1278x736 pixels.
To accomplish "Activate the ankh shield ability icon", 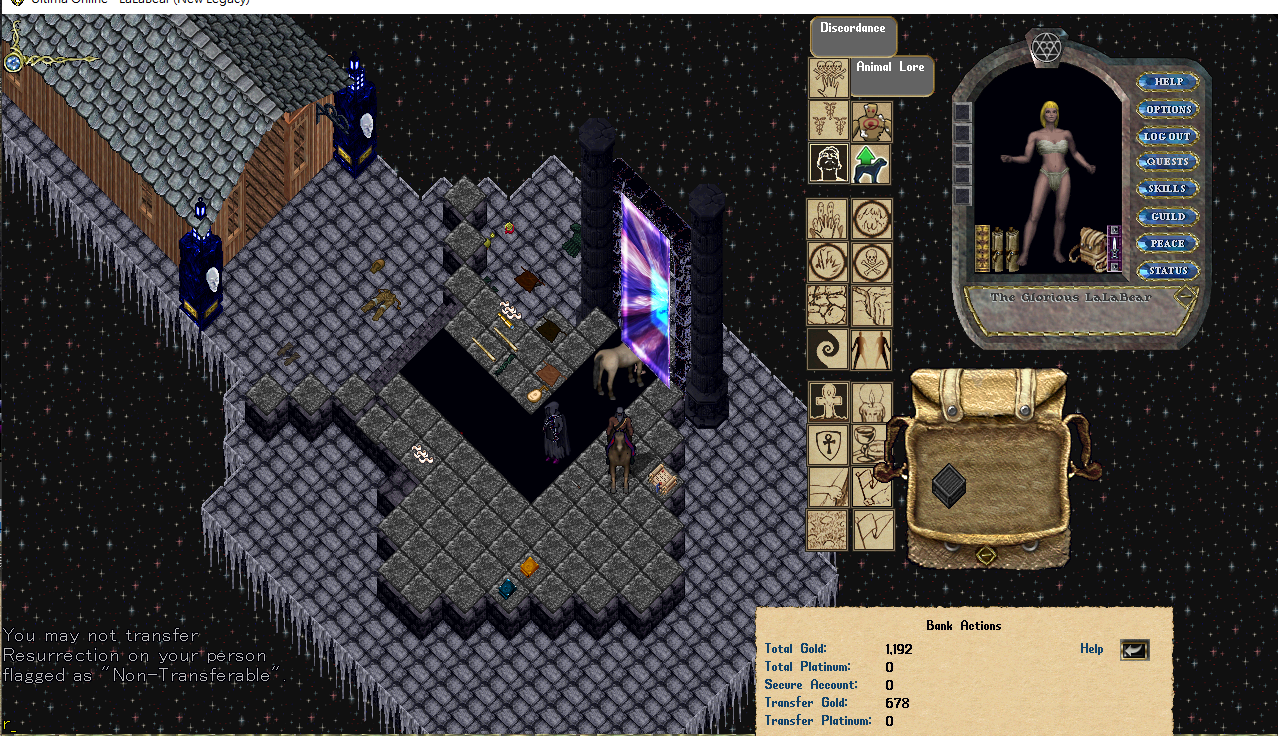I will tap(827, 443).
